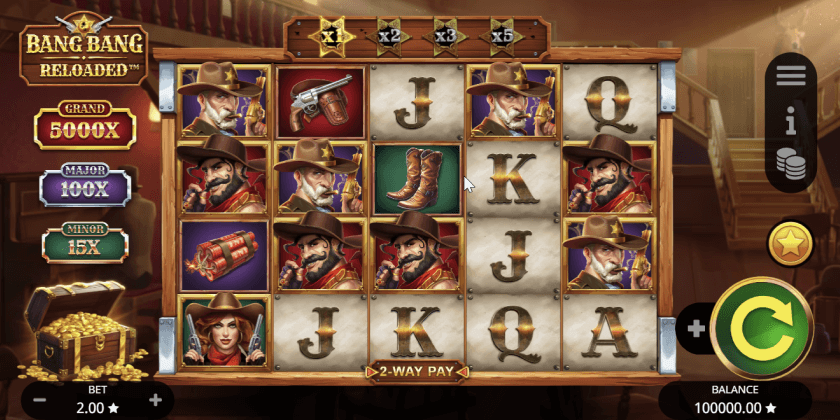Increase the bet with the plus button

(155, 400)
